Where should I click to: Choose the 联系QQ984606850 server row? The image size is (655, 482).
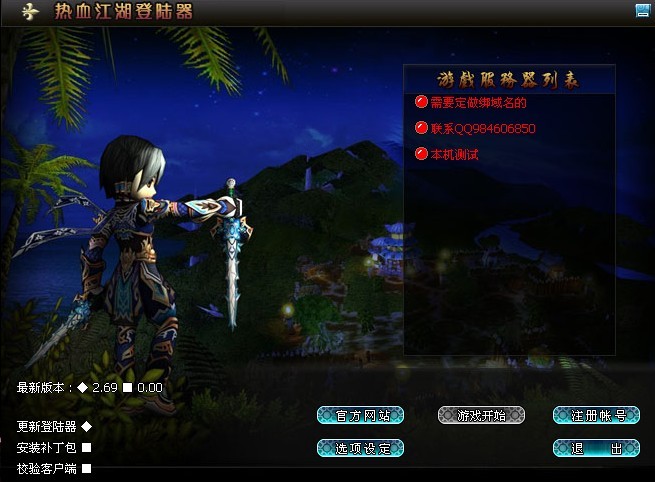[483, 129]
